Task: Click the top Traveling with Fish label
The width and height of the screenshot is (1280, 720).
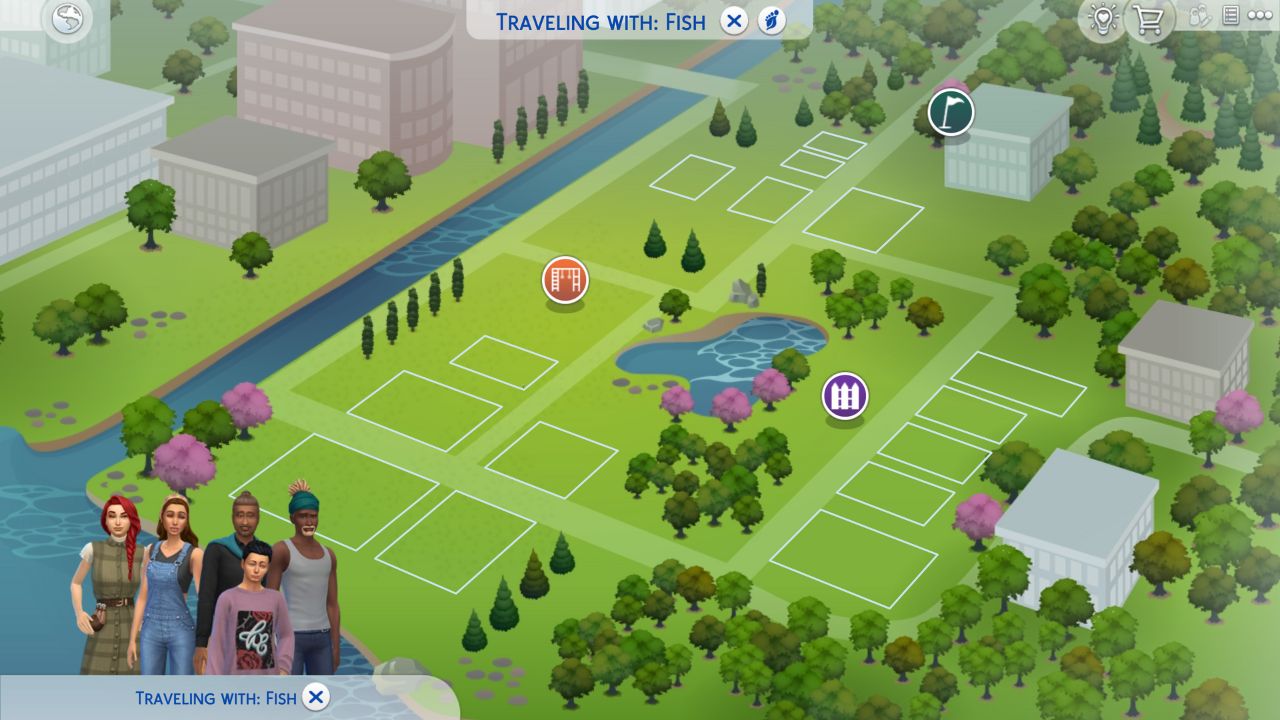Action: click(x=600, y=20)
